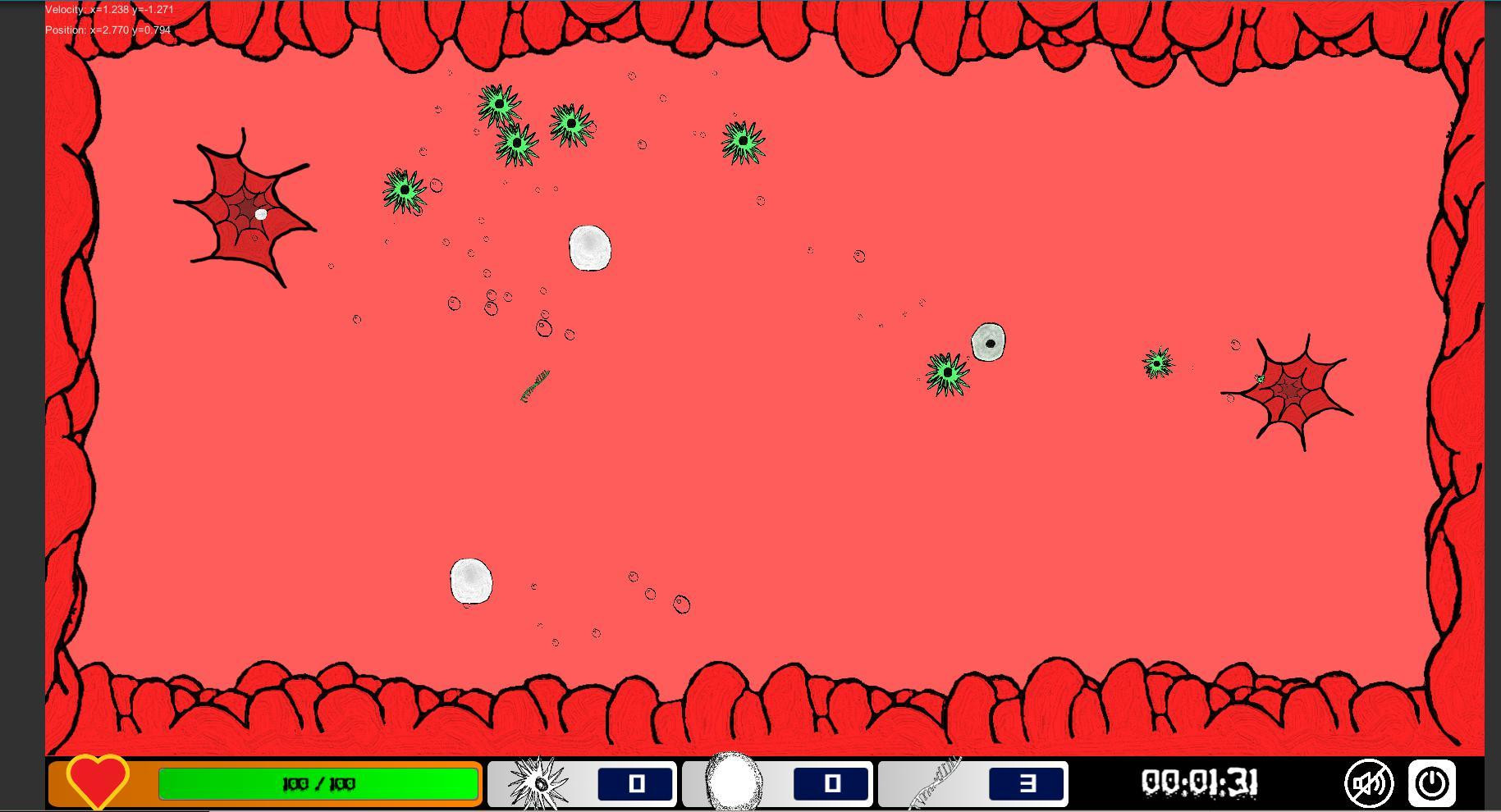
Task: Click the green 100/100 health bar
Action: pyautogui.click(x=318, y=783)
